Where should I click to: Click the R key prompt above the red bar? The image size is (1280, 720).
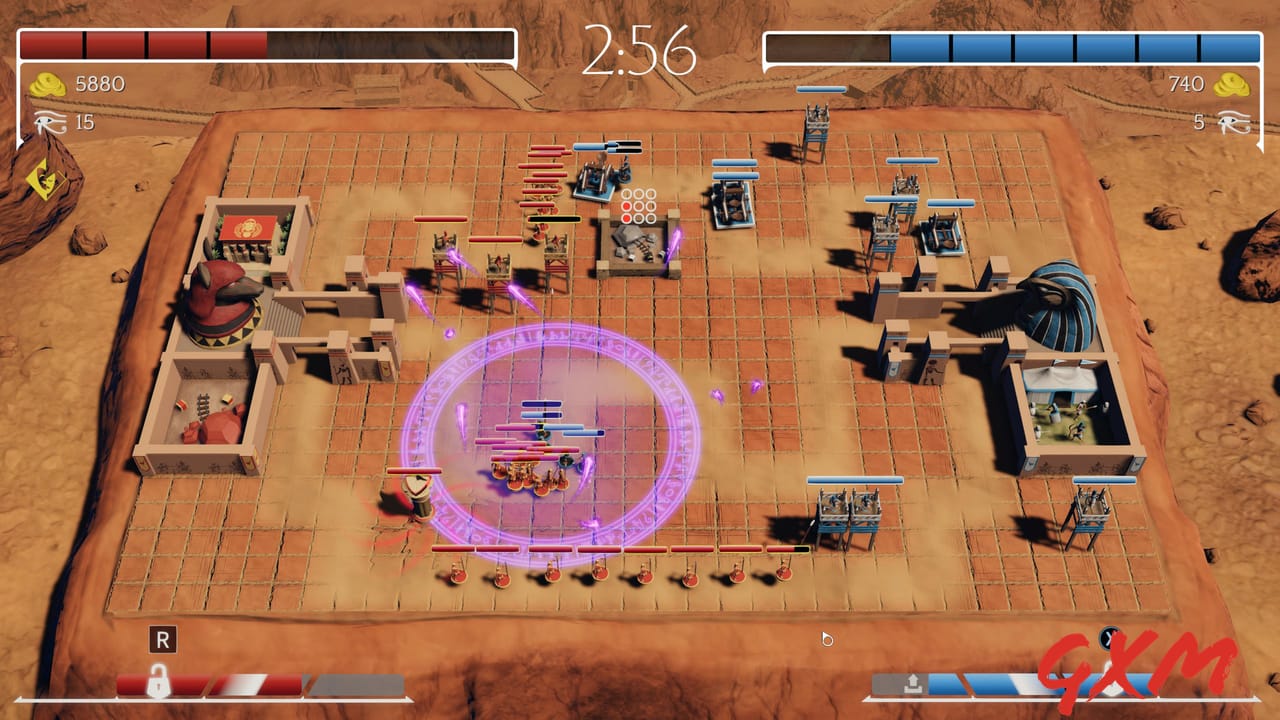(164, 641)
